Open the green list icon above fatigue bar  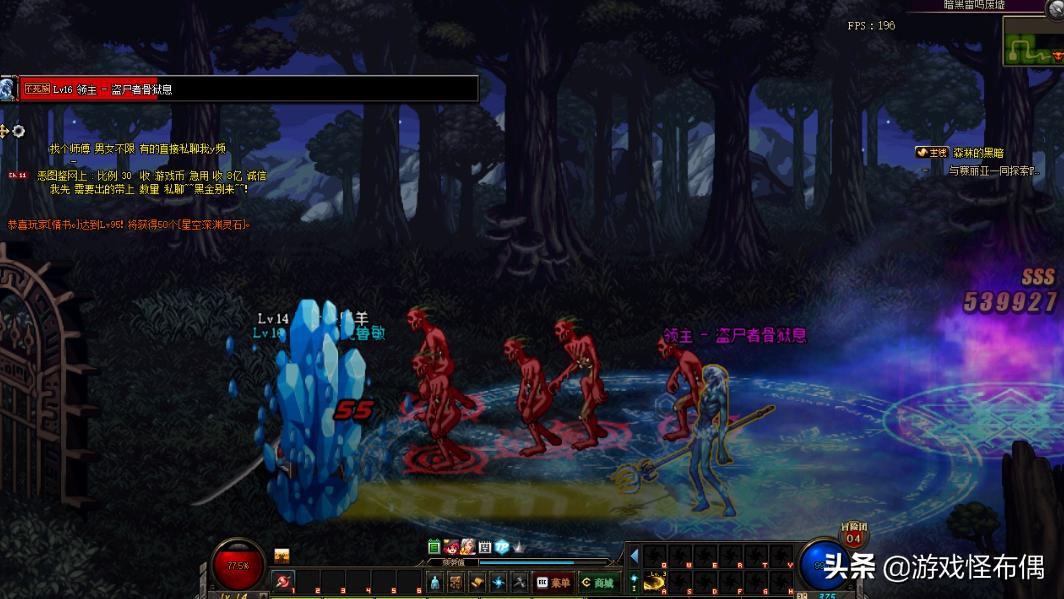(x=434, y=547)
